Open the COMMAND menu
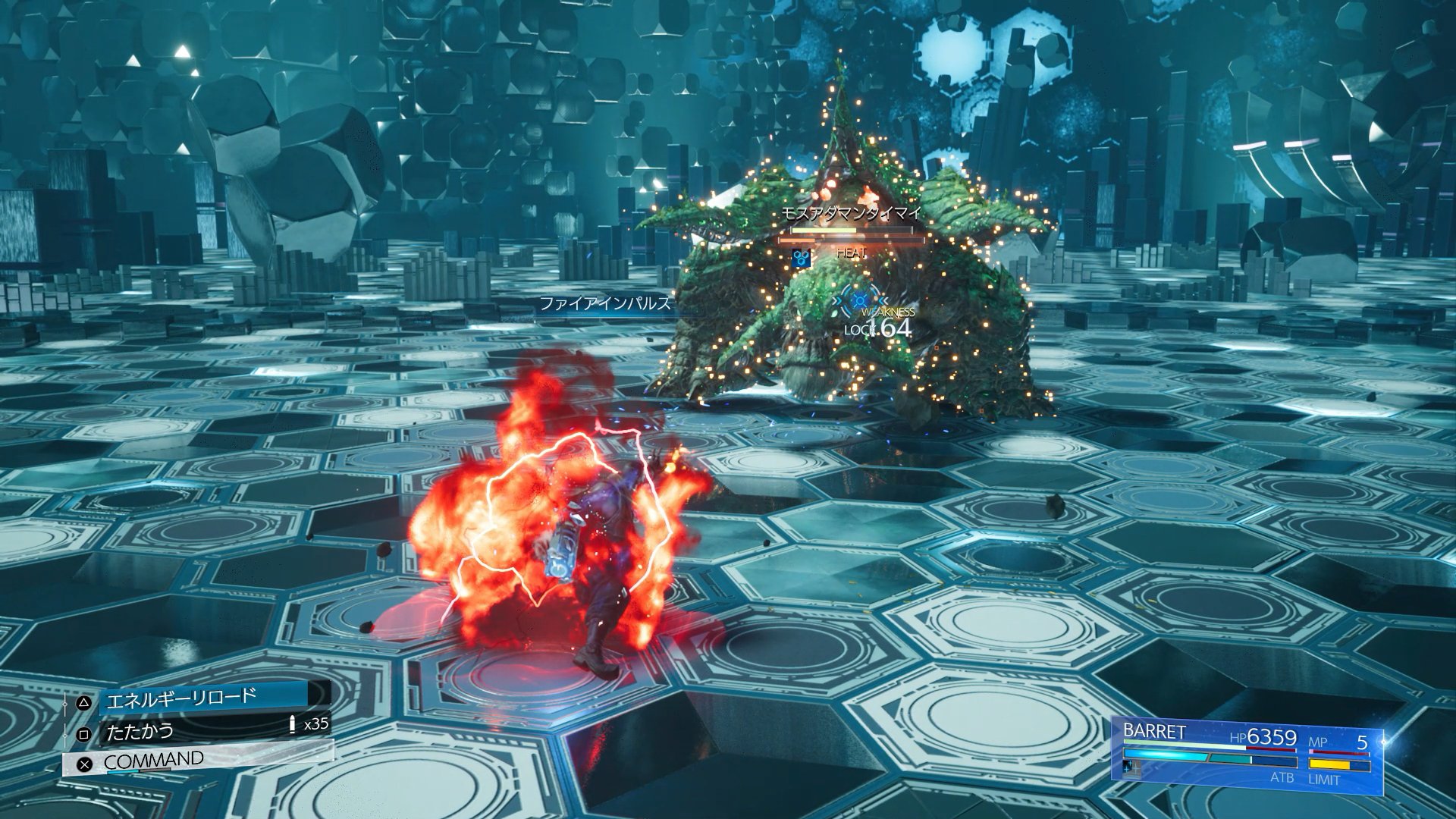This screenshot has height=819, width=1456. pos(199,761)
